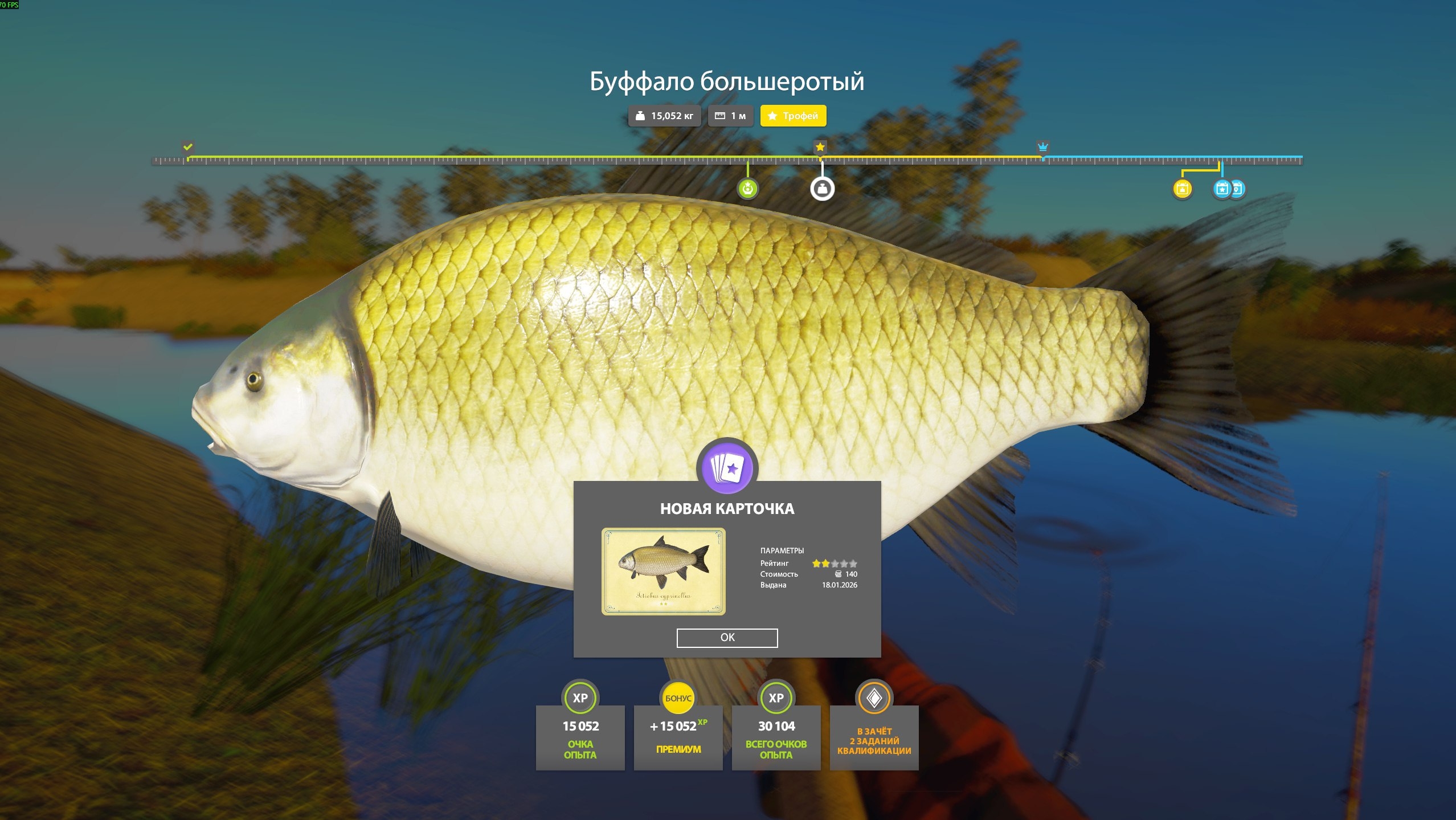Select the white weight marker on the scale
The height and width of the screenshot is (820, 1456).
[822, 189]
